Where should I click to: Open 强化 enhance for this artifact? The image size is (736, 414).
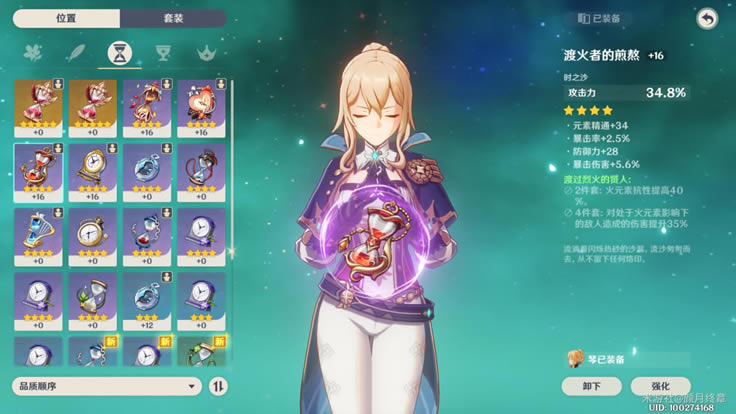coord(661,386)
